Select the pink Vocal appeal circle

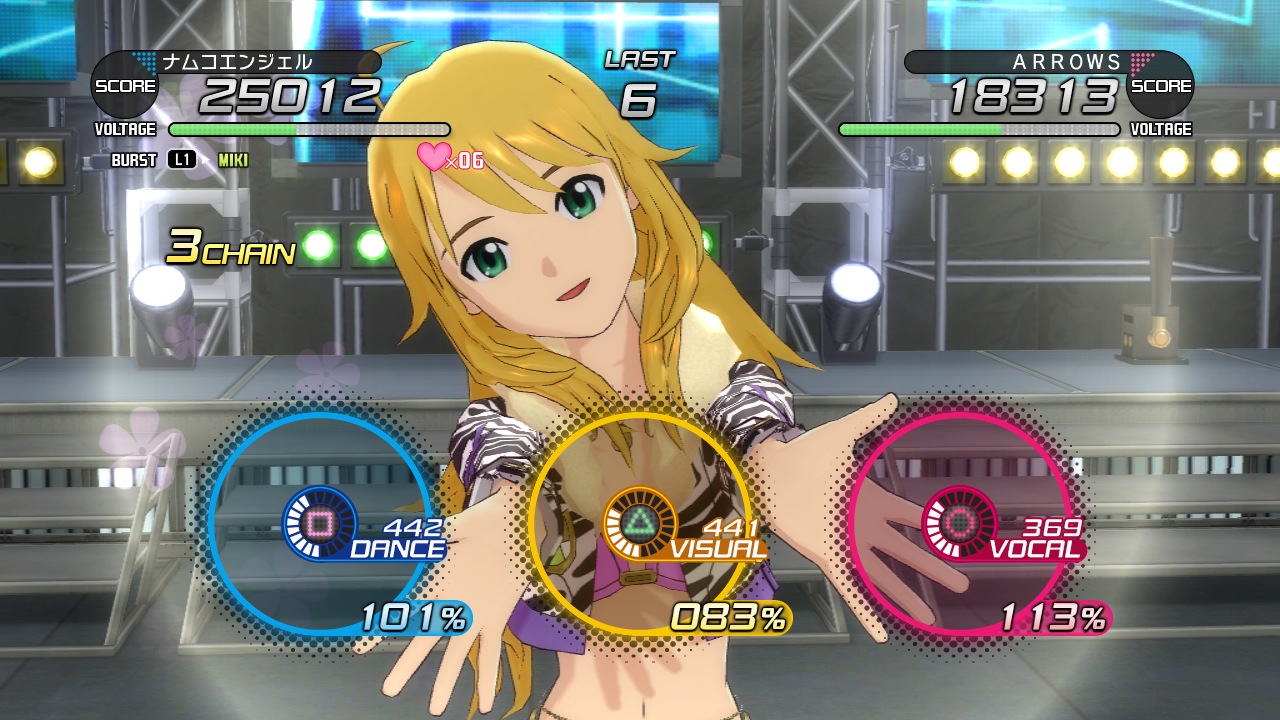point(958,522)
